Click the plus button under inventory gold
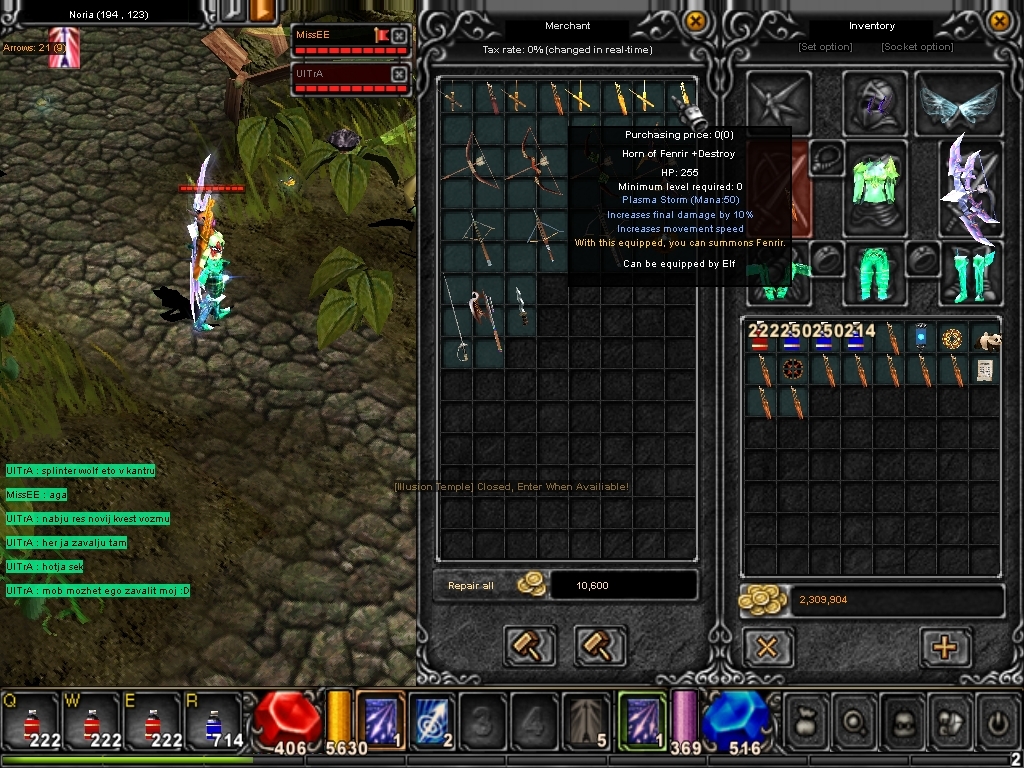Image resolution: width=1024 pixels, height=768 pixels. pos(944,647)
